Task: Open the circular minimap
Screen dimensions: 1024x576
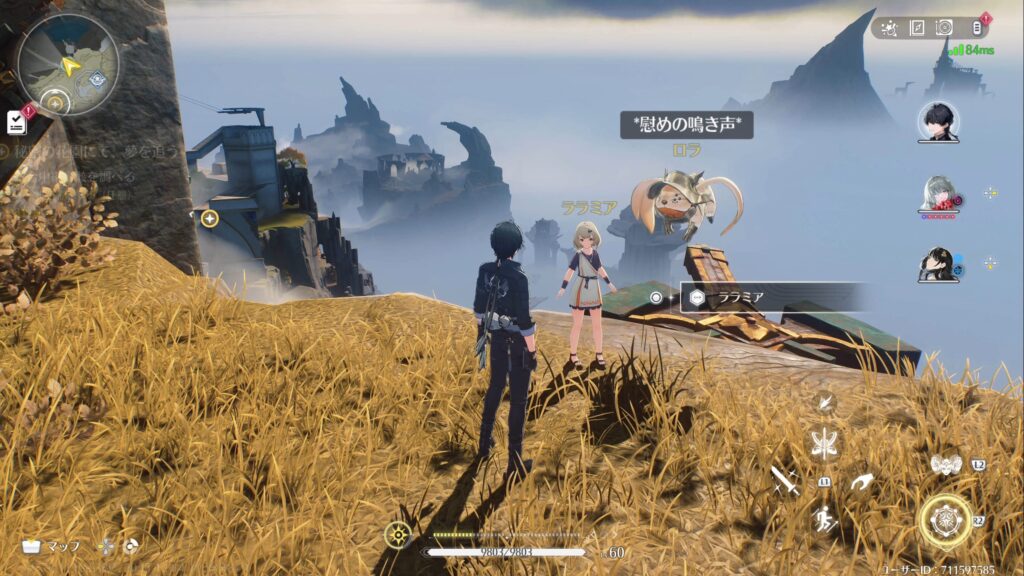Action: [68, 64]
